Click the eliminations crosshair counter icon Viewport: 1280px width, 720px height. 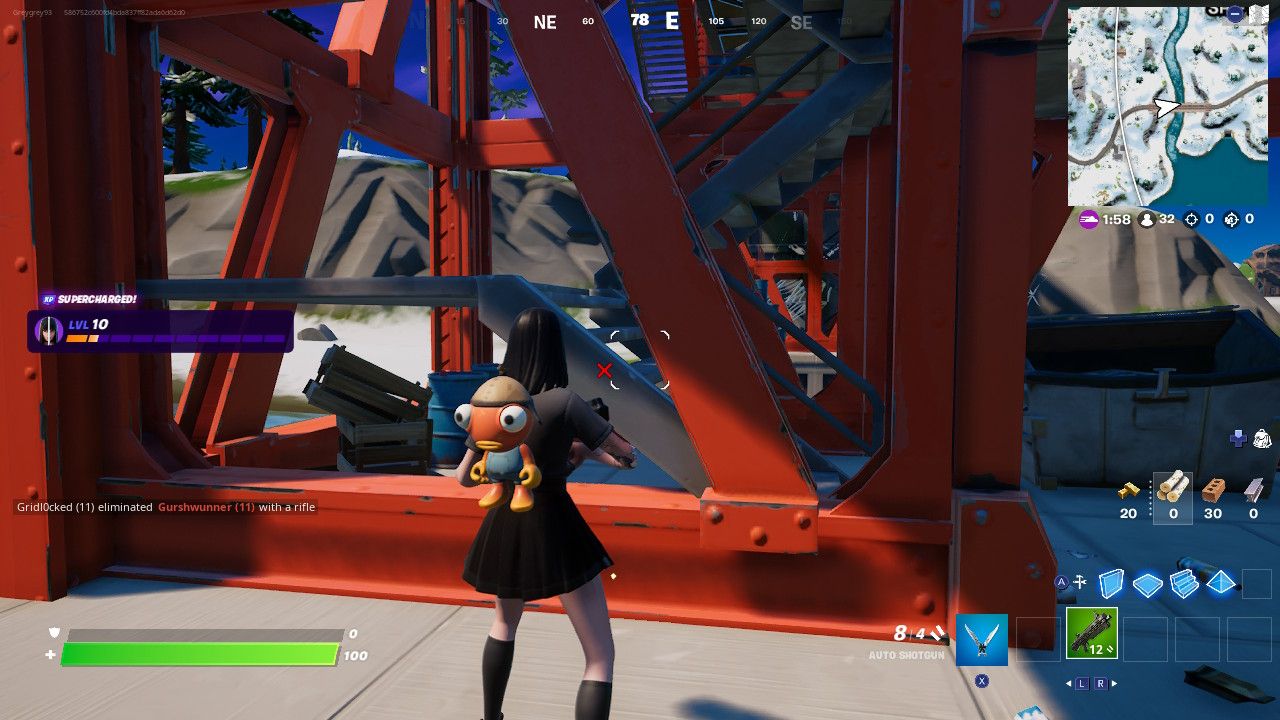point(1191,220)
